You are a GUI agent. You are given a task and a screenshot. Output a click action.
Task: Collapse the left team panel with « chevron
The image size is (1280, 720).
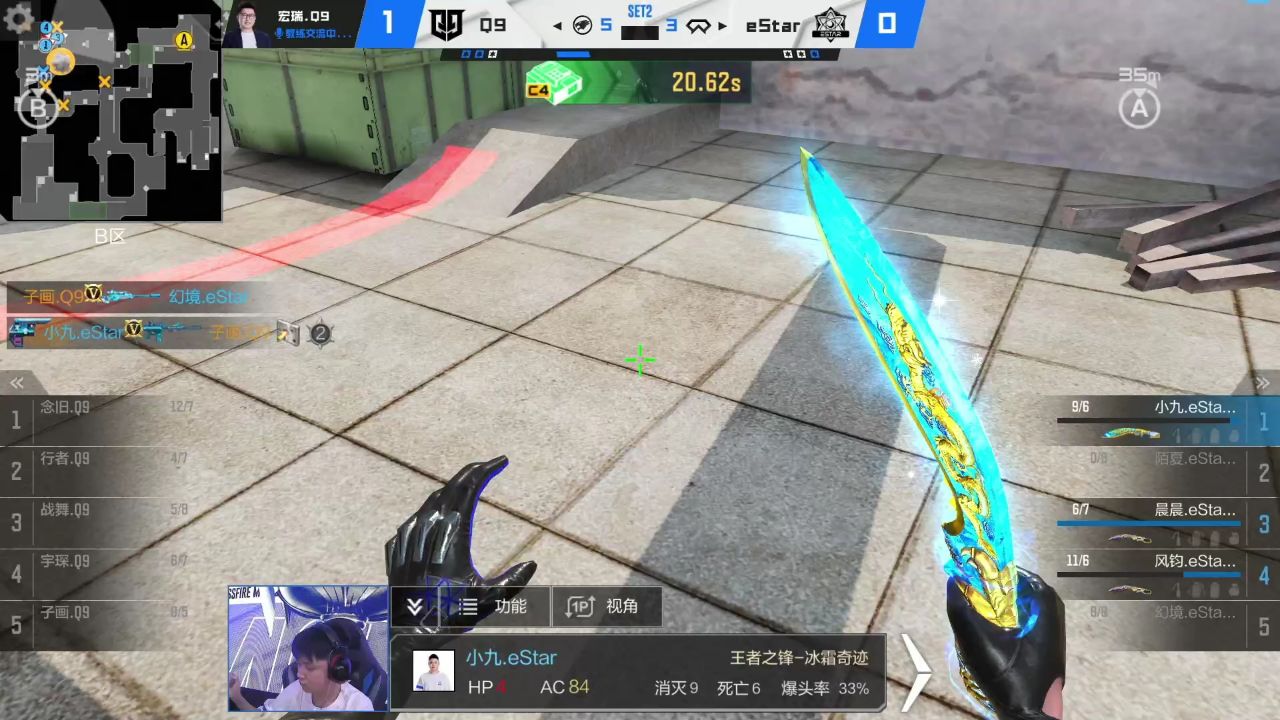click(16, 382)
